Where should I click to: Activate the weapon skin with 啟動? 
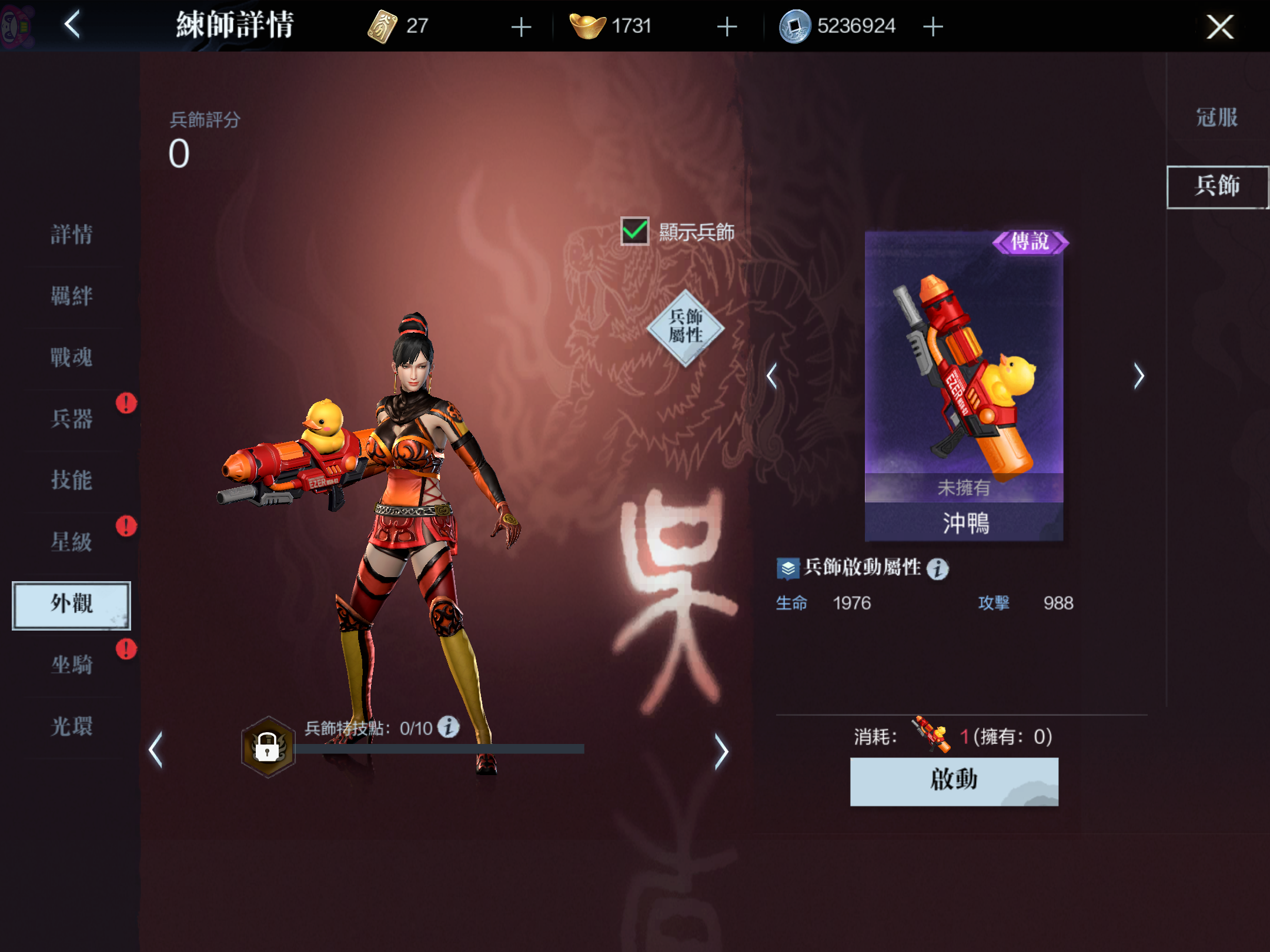point(954,781)
